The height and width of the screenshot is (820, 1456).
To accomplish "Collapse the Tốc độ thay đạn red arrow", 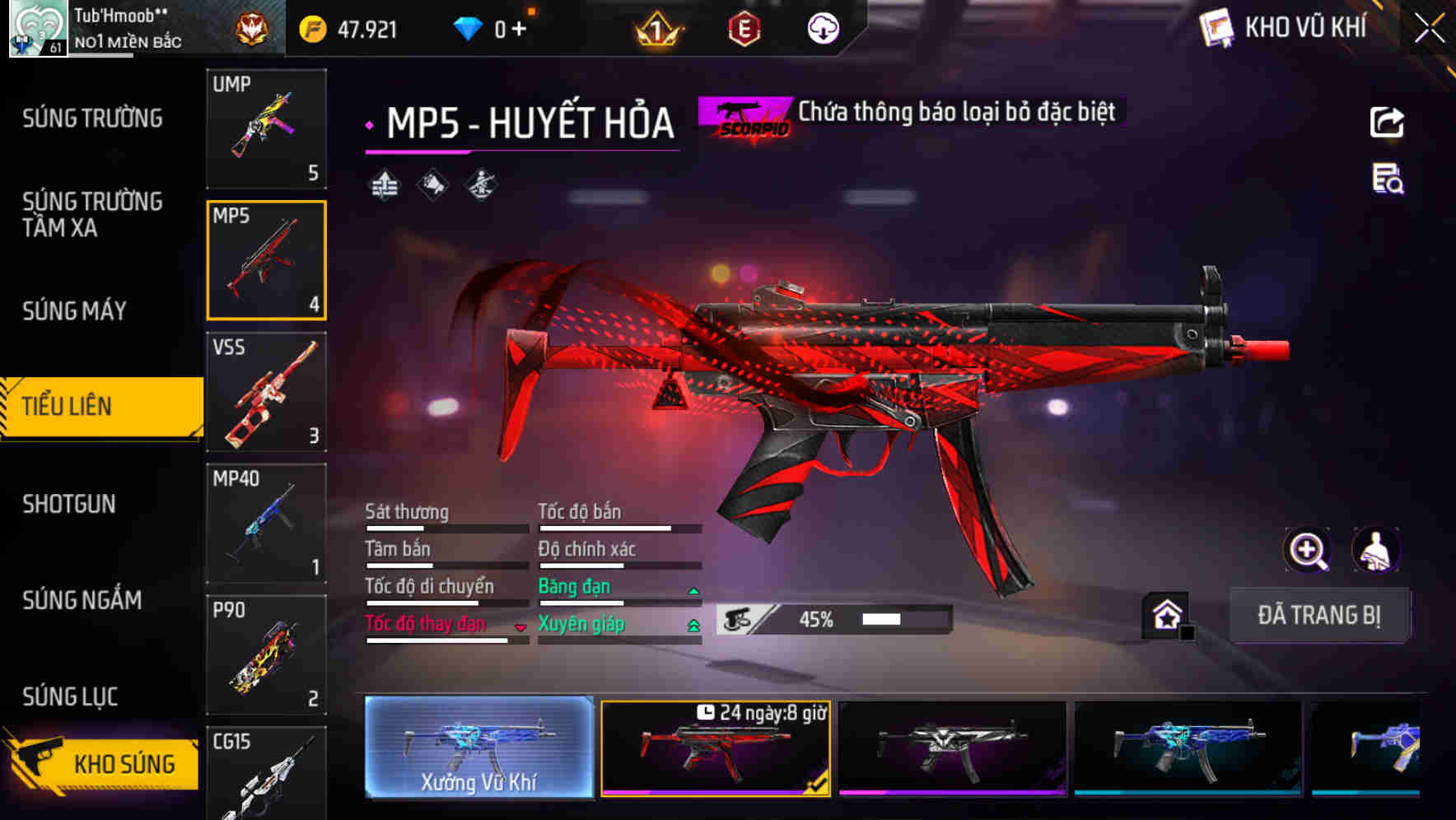I will click(520, 626).
